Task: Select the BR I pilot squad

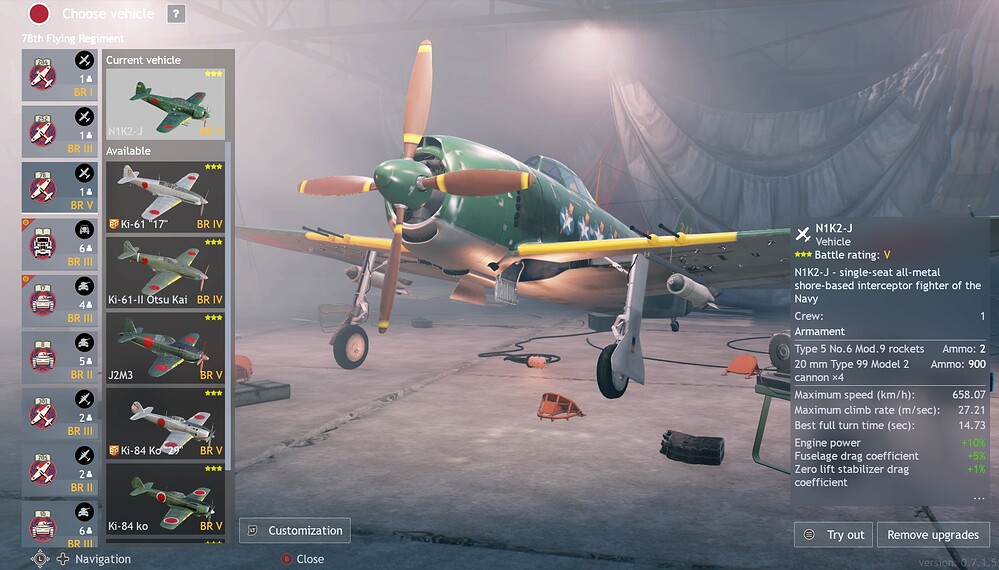Action: [x=60, y=76]
